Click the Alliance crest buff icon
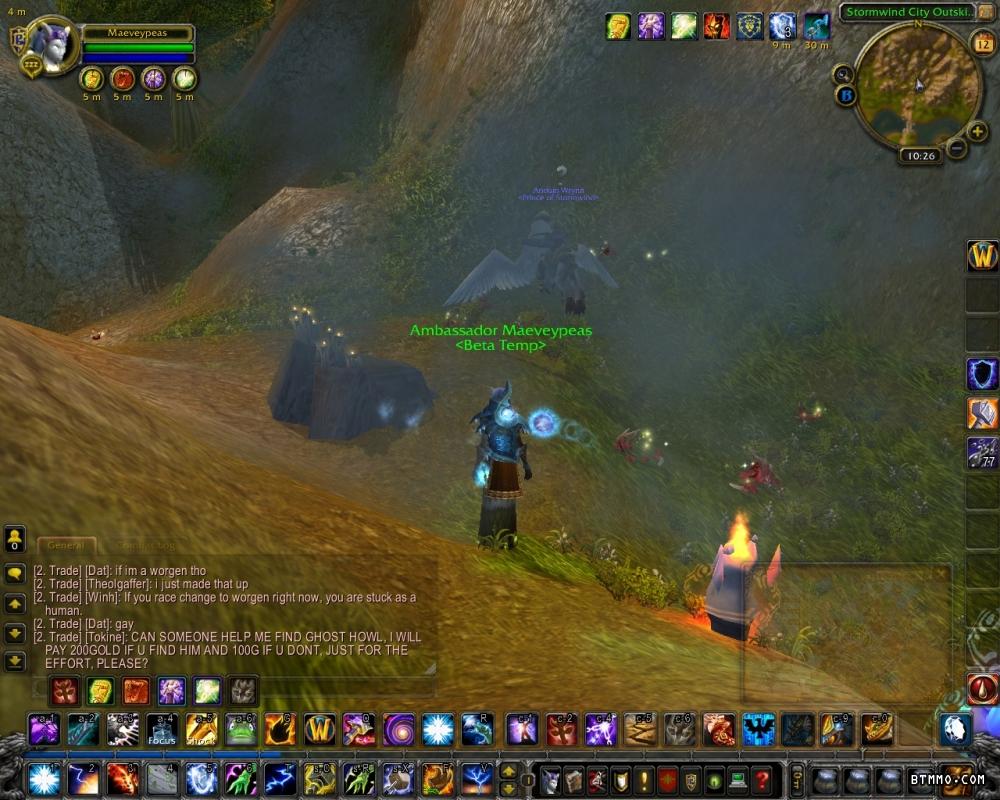 749,26
